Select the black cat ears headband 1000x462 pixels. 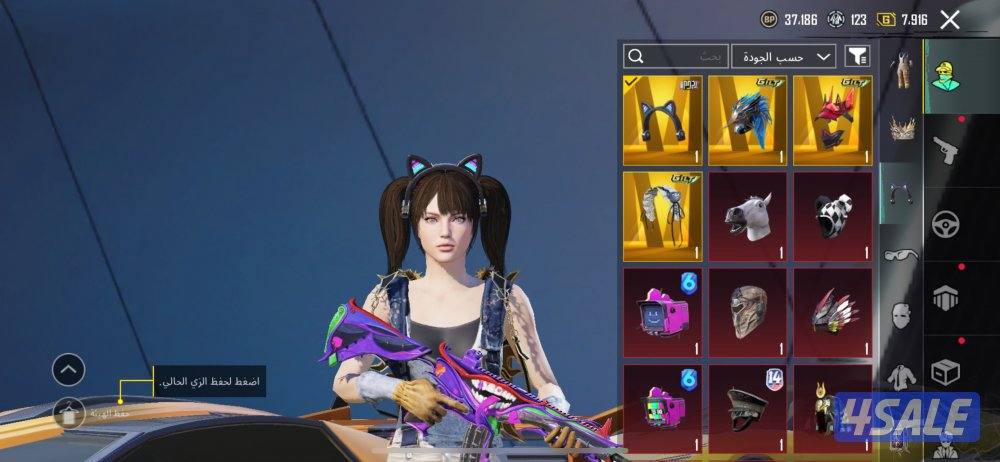coord(662,120)
